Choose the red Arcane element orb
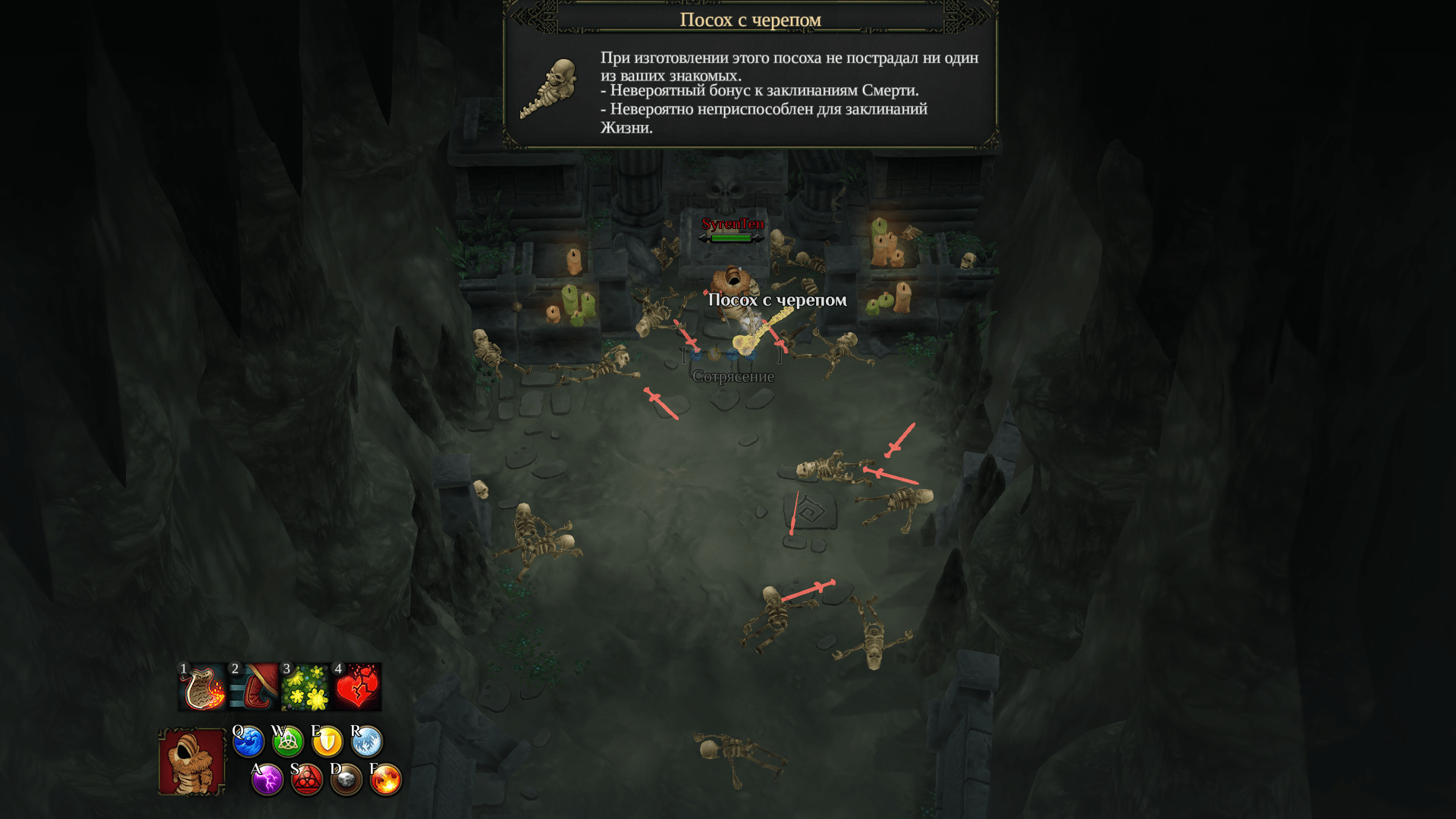The height and width of the screenshot is (819, 1456). pos(307,780)
